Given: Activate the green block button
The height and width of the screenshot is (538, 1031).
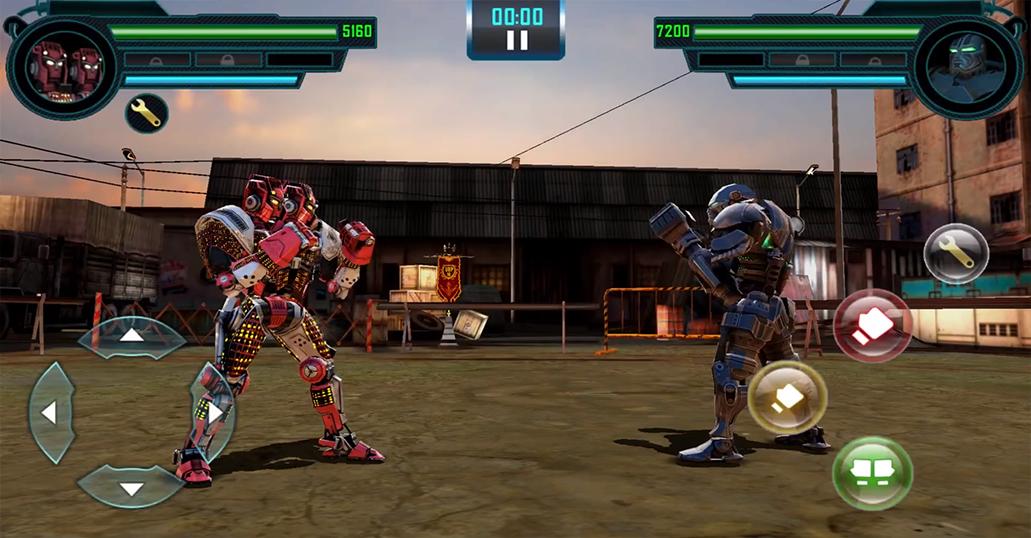Looking at the screenshot, I should click(872, 472).
